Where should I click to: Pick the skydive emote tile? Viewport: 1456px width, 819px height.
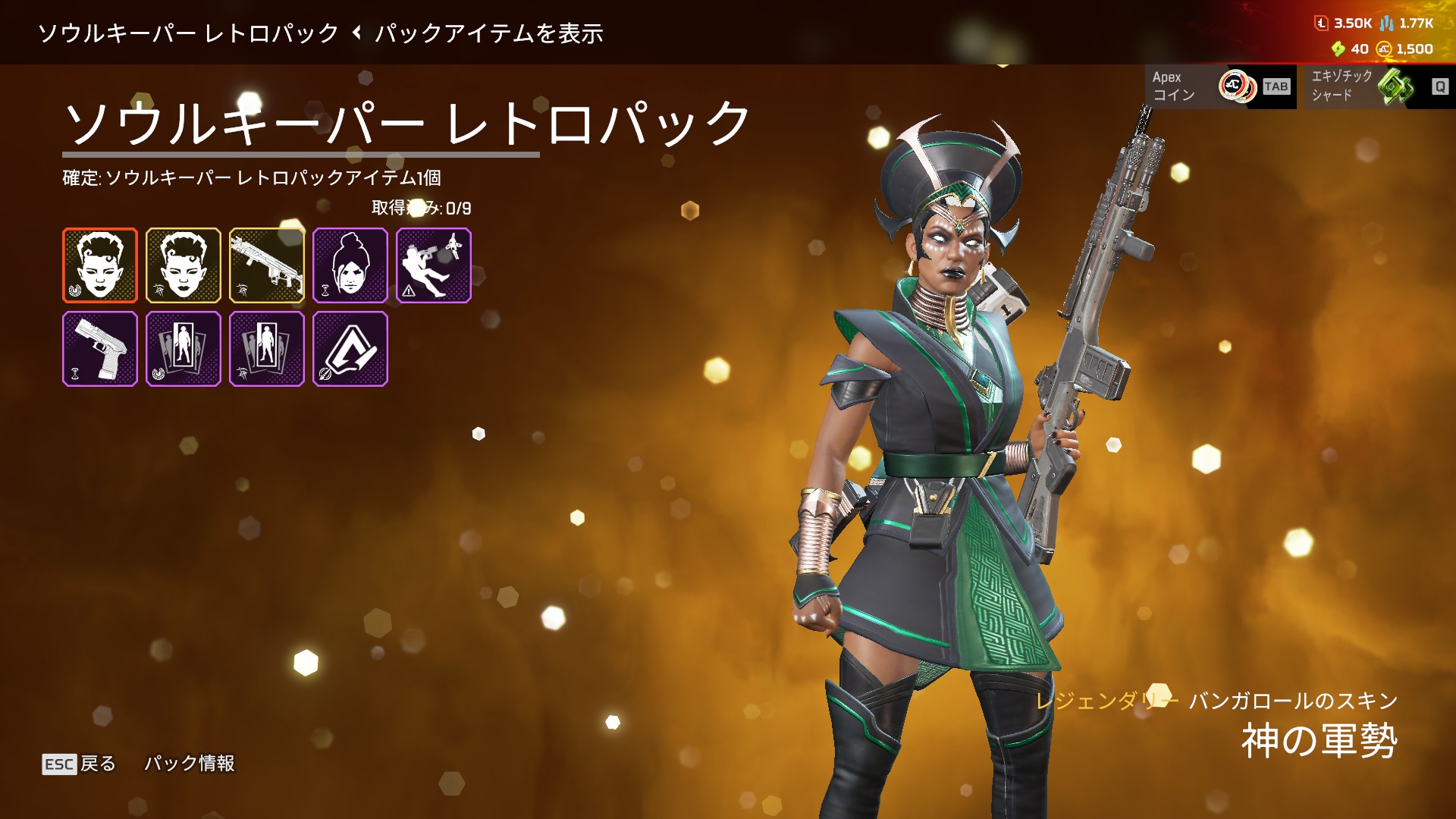434,265
